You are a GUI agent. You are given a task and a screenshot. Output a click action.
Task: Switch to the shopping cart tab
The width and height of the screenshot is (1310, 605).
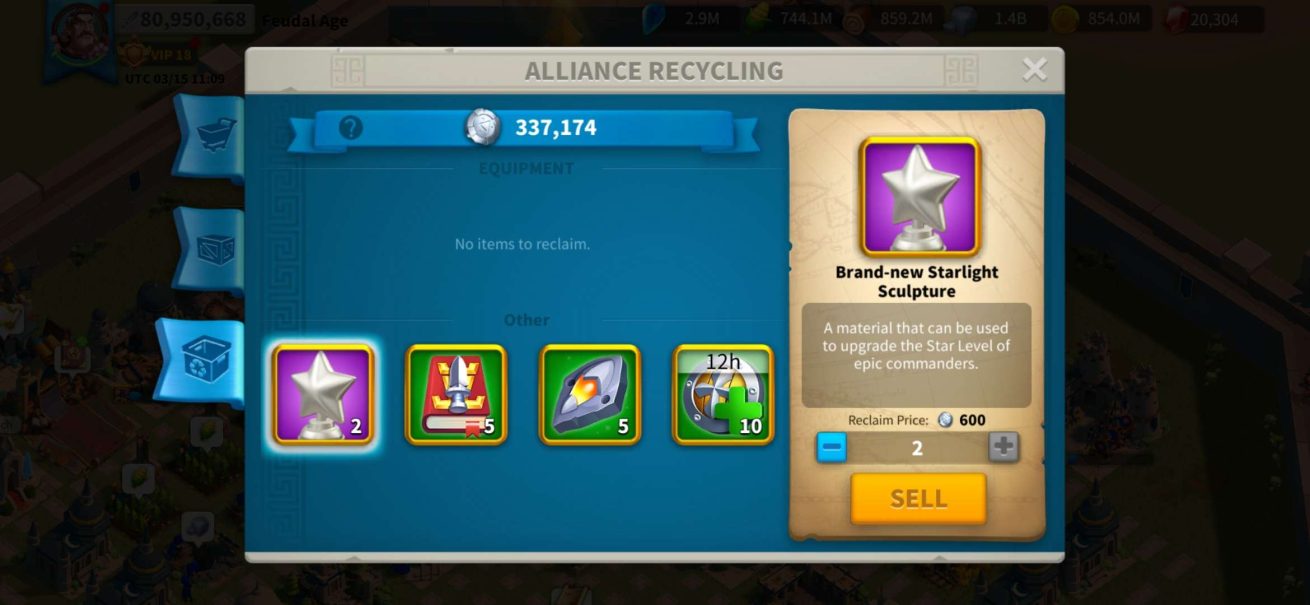tap(214, 136)
